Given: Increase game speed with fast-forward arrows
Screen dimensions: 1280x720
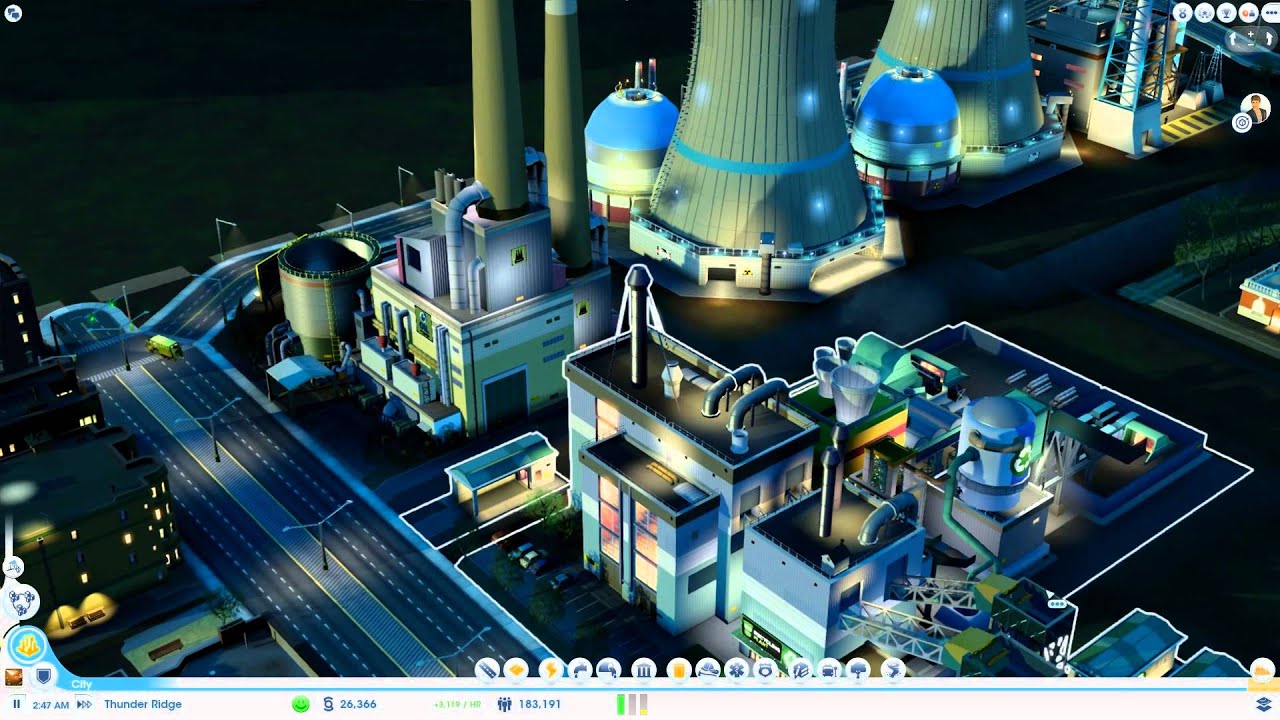Looking at the screenshot, I should tap(84, 704).
